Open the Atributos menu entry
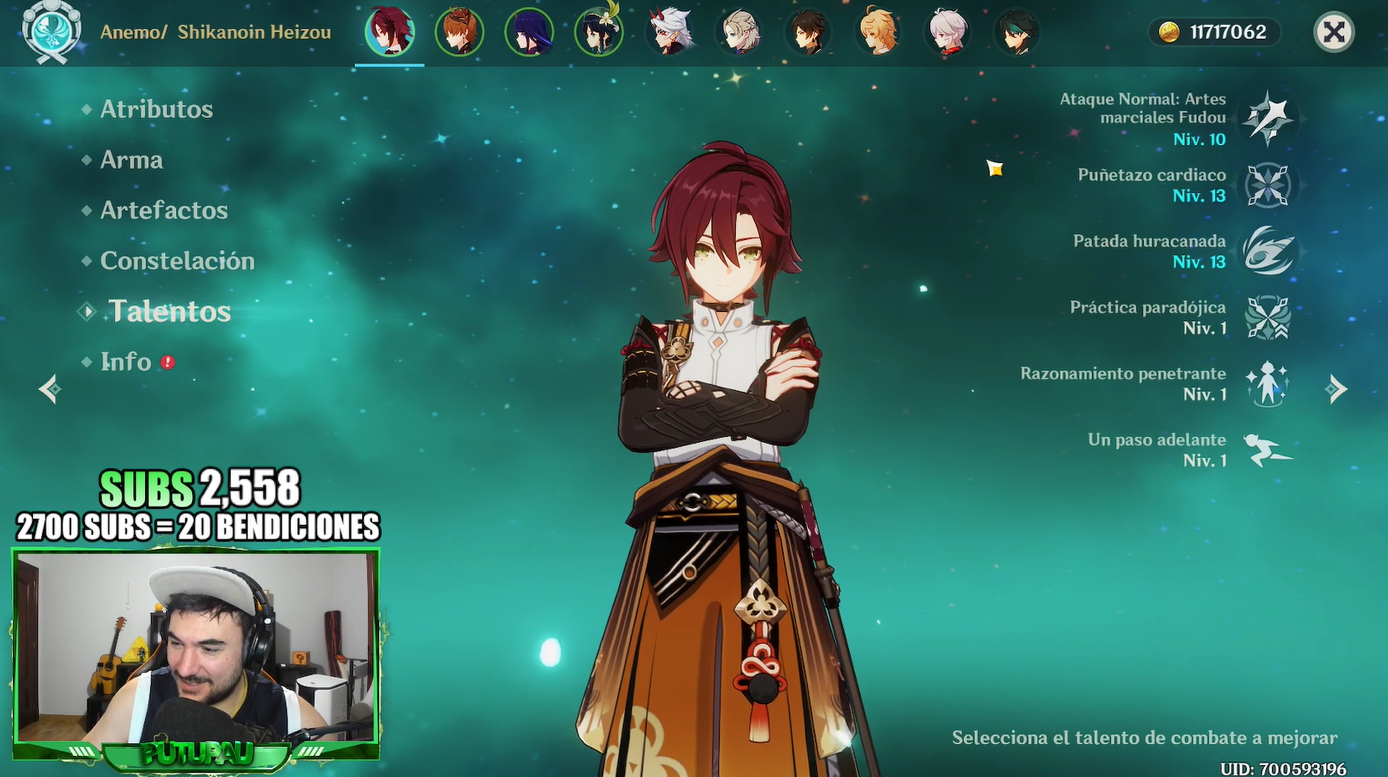Screen dimensions: 1388x777 click(x=156, y=109)
